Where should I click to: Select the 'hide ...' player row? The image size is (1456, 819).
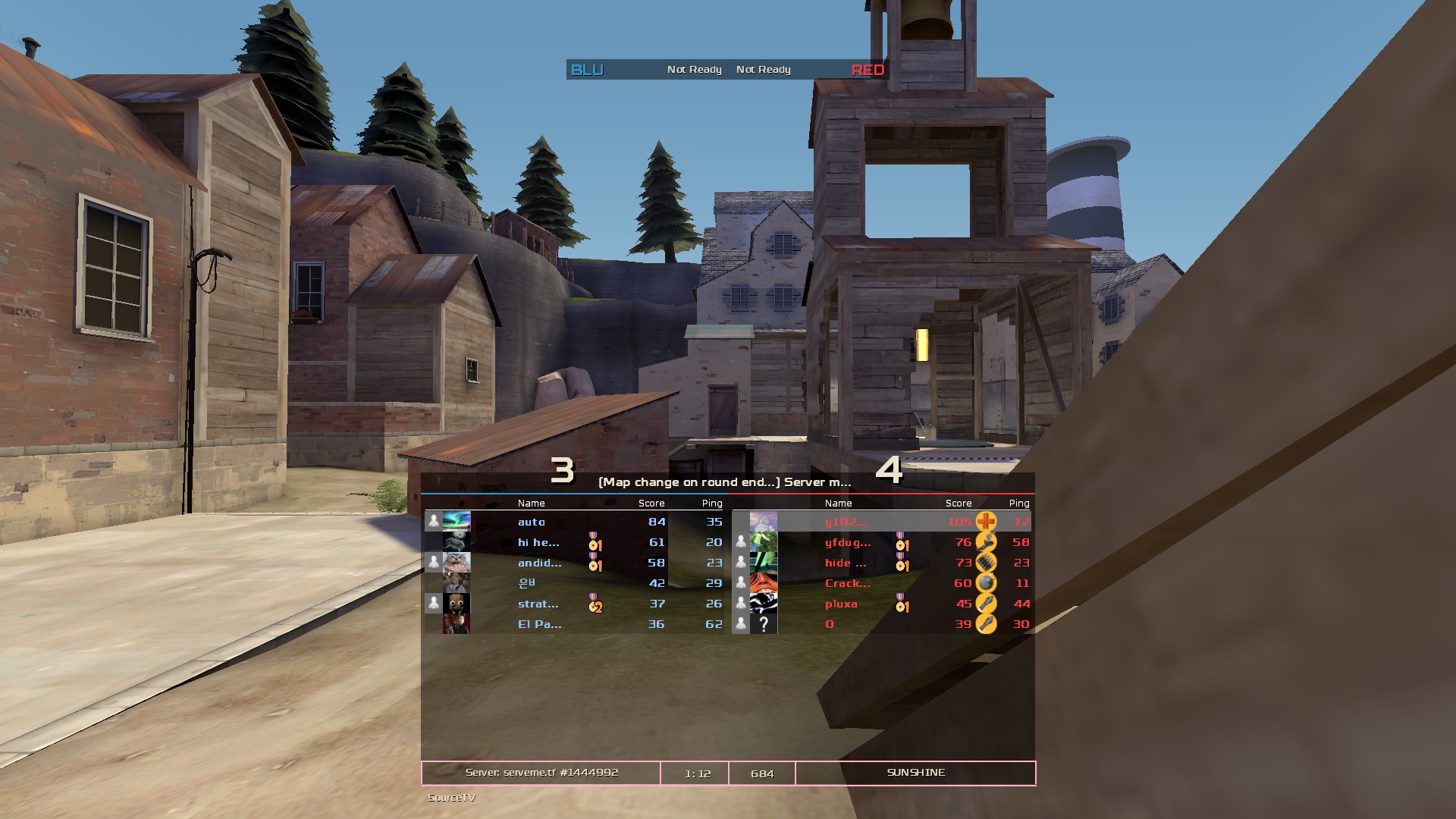point(845,563)
